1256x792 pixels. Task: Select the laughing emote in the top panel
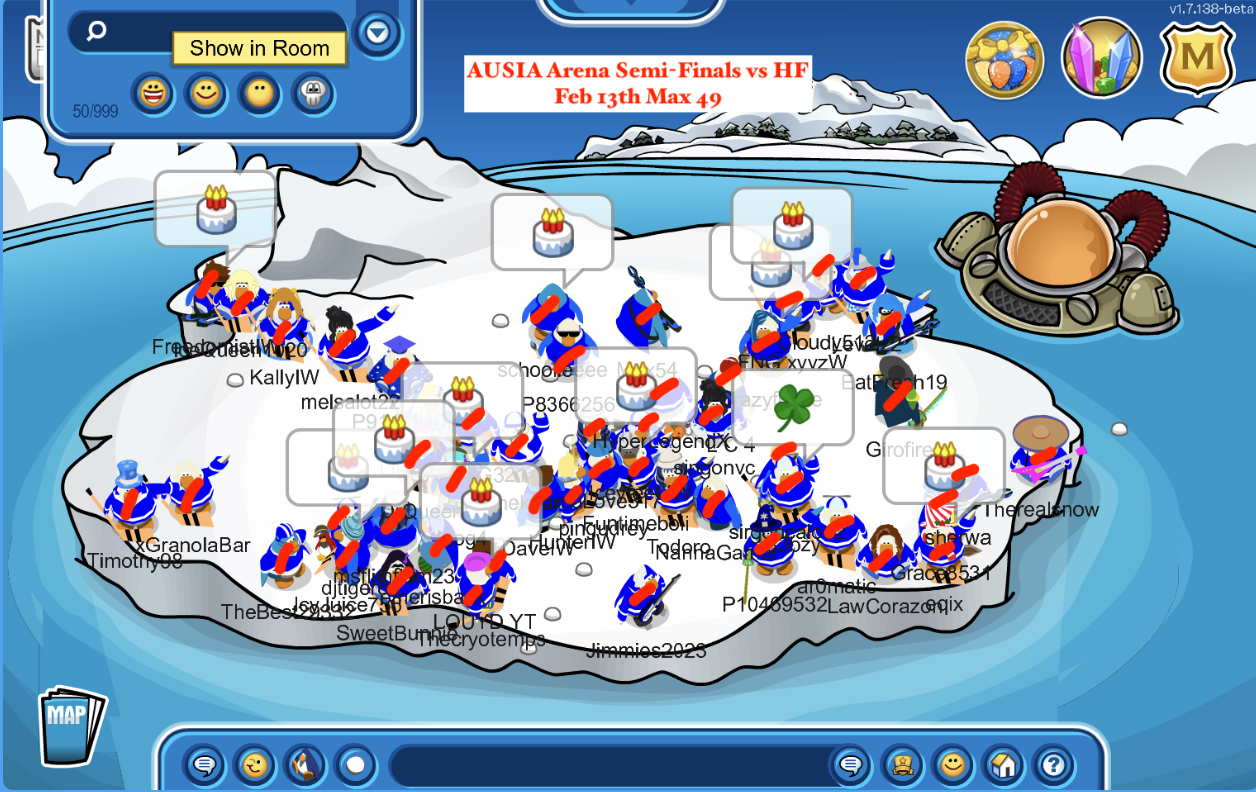153,95
